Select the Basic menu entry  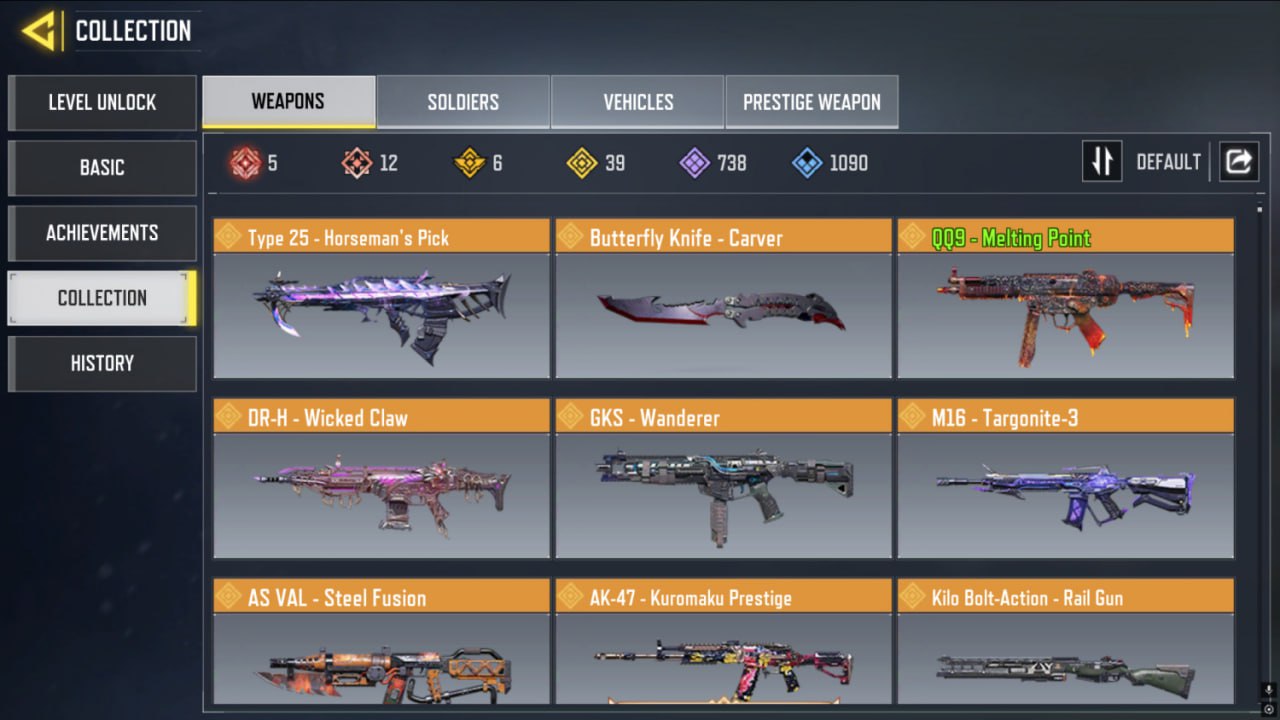pos(102,168)
